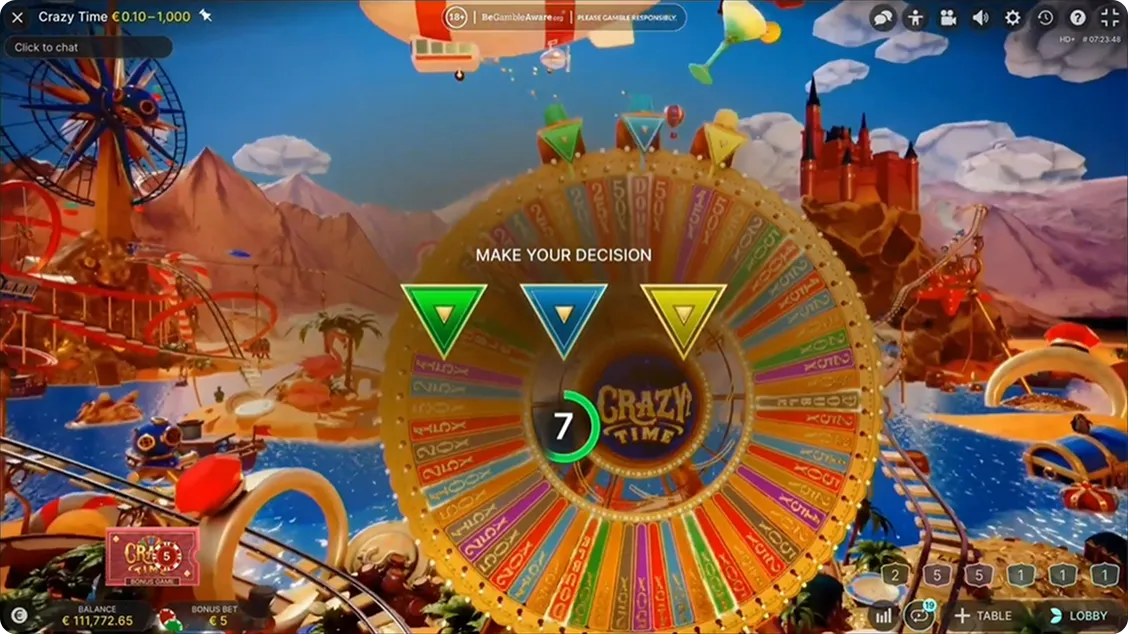
Task: Click the Crazy Time bonus game chip
Action: coord(152,557)
